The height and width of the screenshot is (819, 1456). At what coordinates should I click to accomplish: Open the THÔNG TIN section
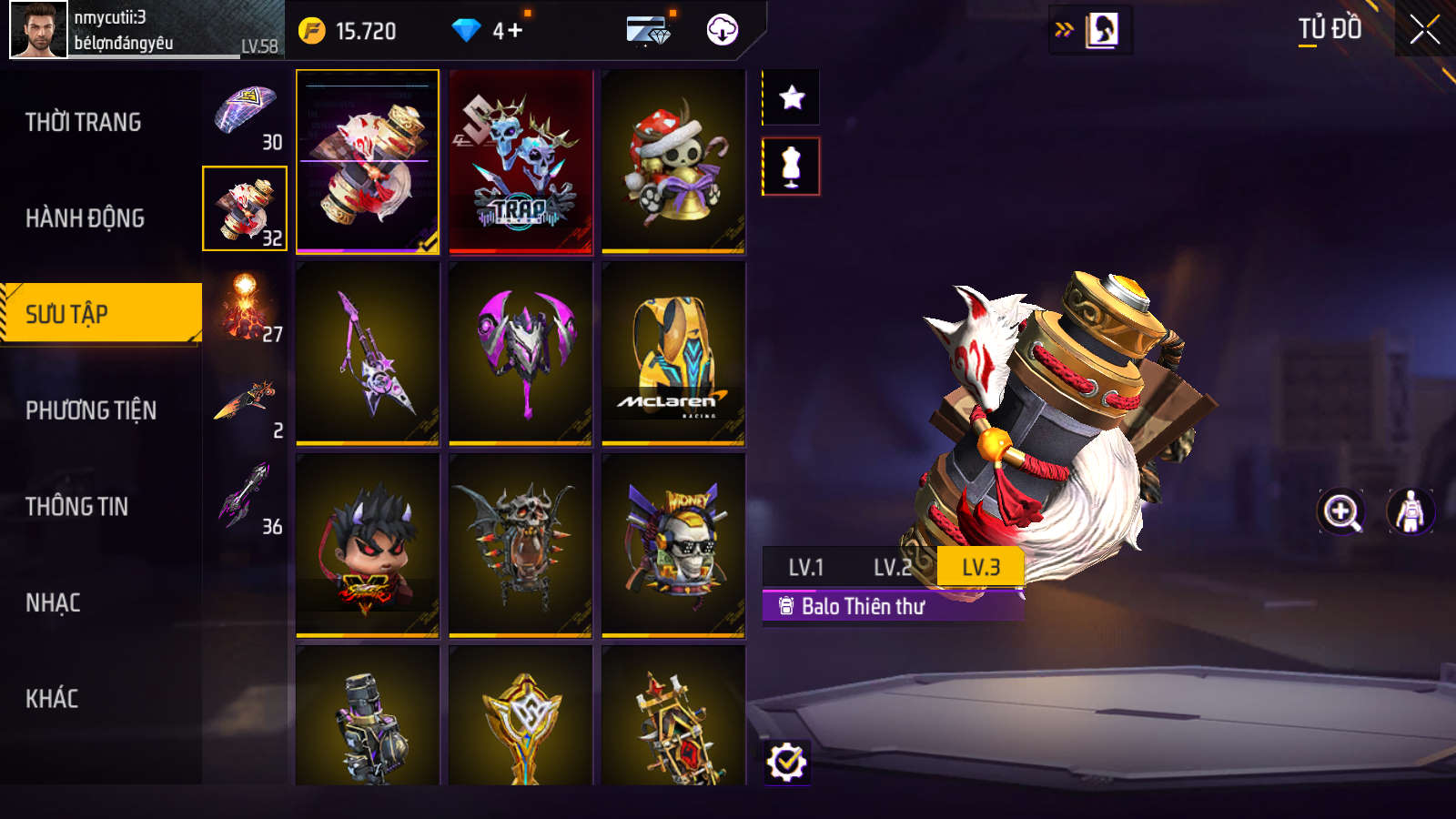[76, 507]
